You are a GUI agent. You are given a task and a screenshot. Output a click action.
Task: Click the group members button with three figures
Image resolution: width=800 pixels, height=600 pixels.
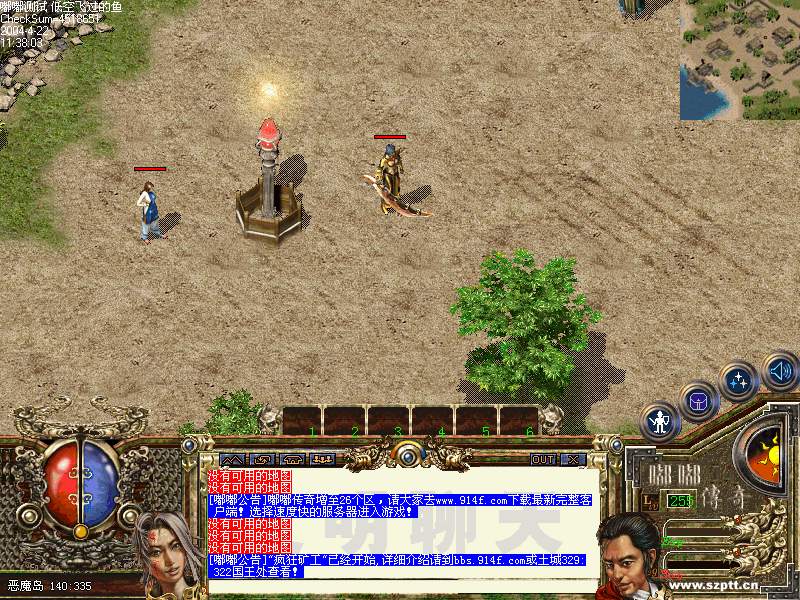323,459
